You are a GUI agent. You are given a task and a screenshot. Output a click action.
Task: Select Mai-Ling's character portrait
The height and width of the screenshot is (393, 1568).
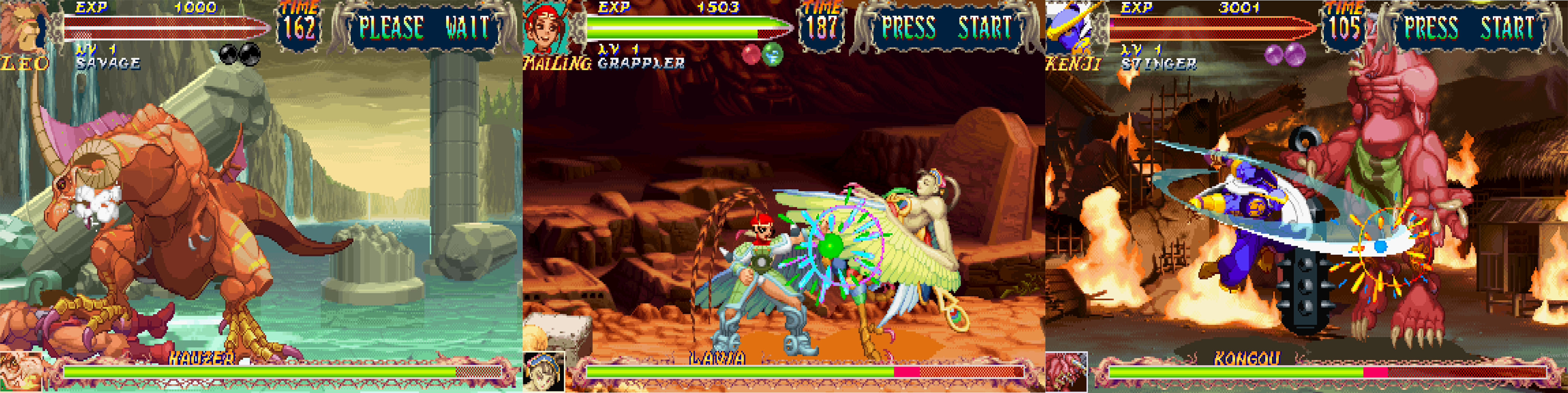point(546,28)
